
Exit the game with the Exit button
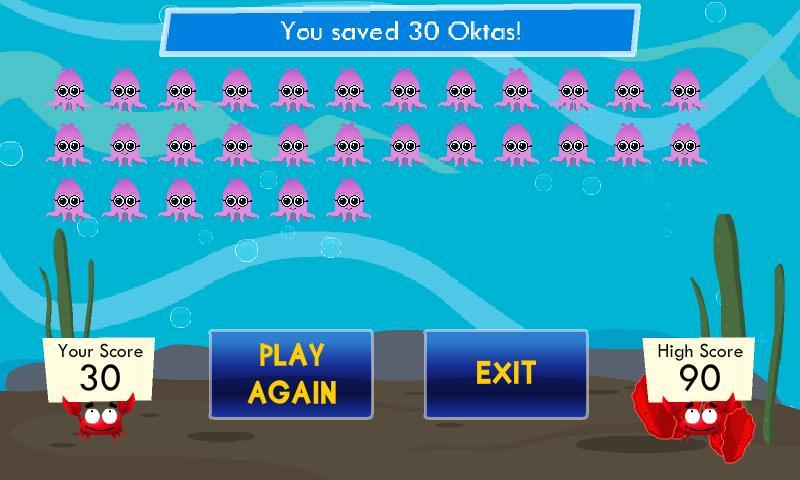(506, 374)
